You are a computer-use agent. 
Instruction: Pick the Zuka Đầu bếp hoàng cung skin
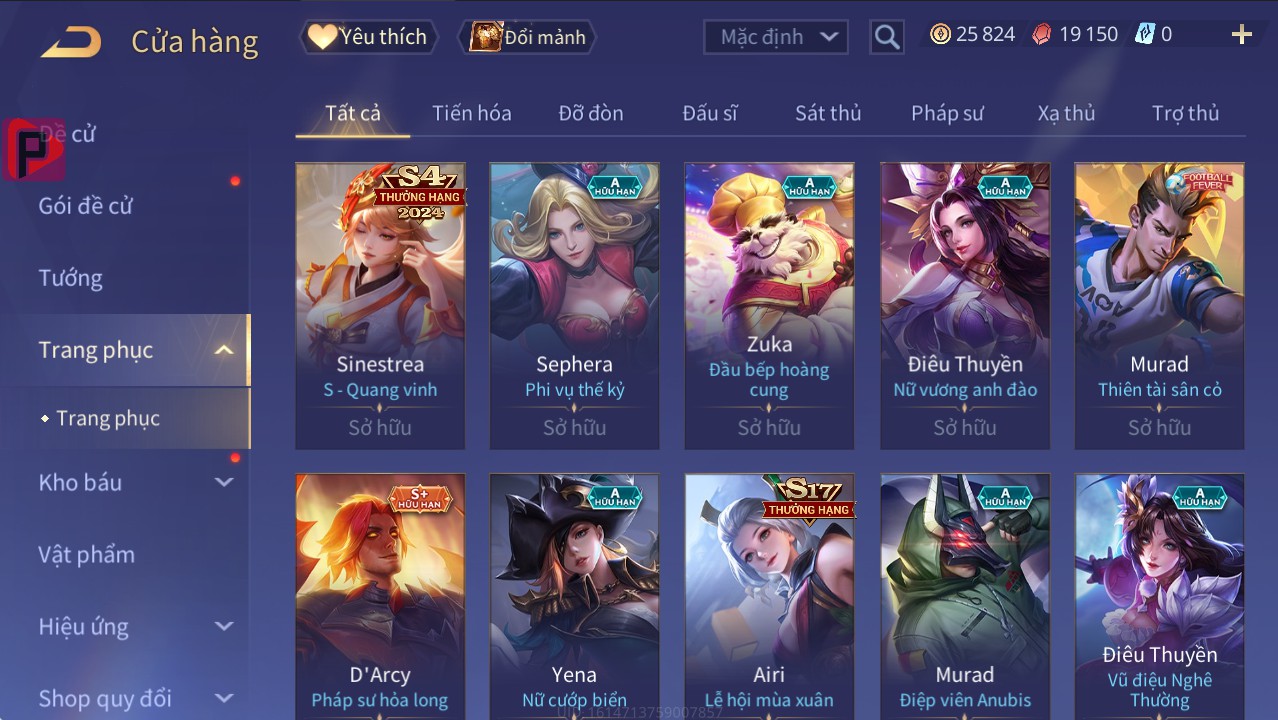[769, 305]
